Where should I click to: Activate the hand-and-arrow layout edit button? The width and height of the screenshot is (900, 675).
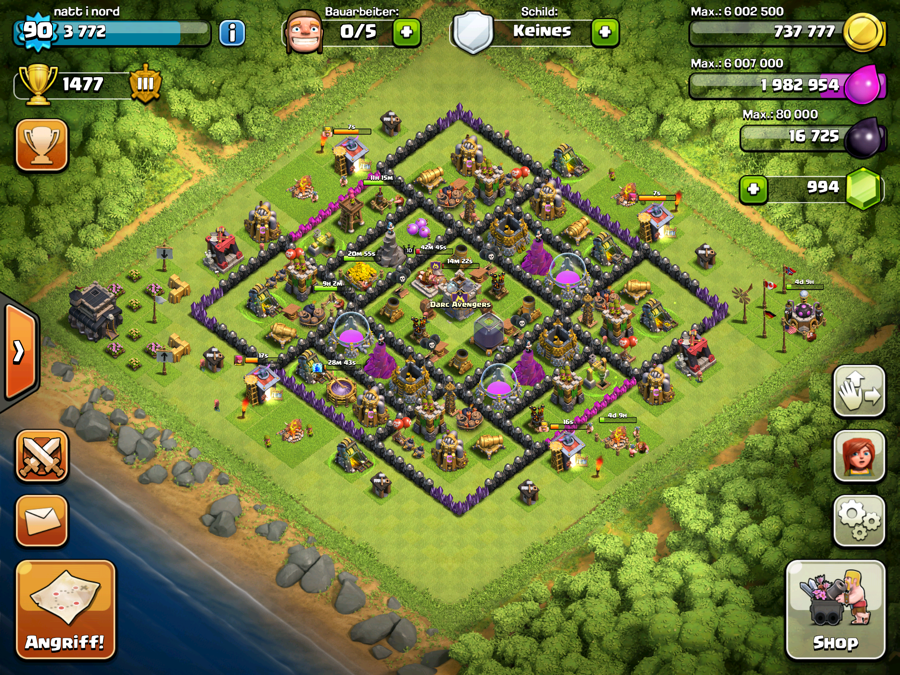pyautogui.click(x=859, y=391)
